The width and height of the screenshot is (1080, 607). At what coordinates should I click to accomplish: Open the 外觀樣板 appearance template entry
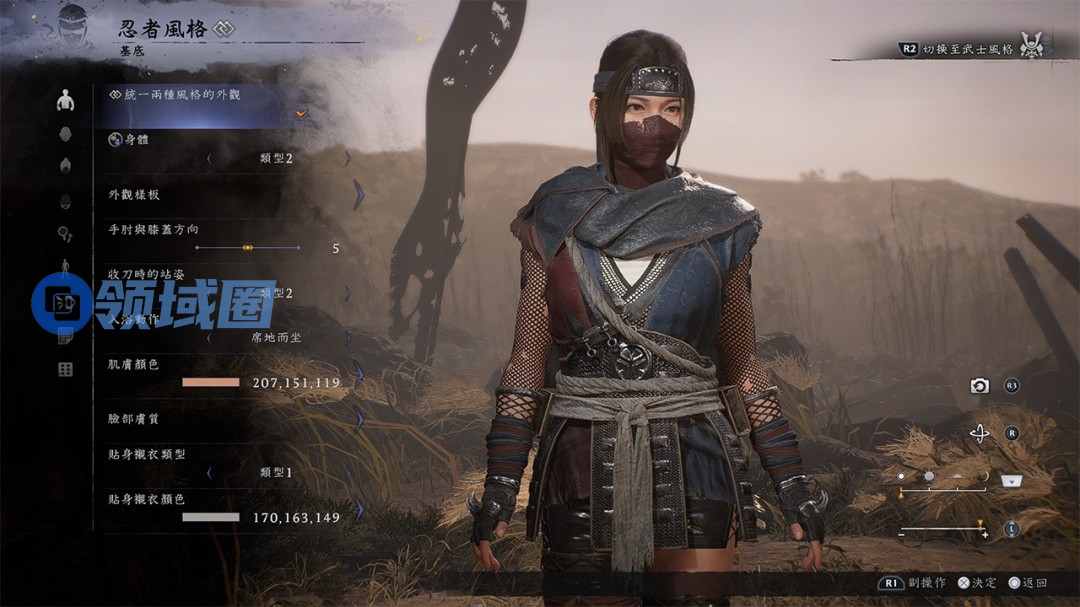click(230, 195)
